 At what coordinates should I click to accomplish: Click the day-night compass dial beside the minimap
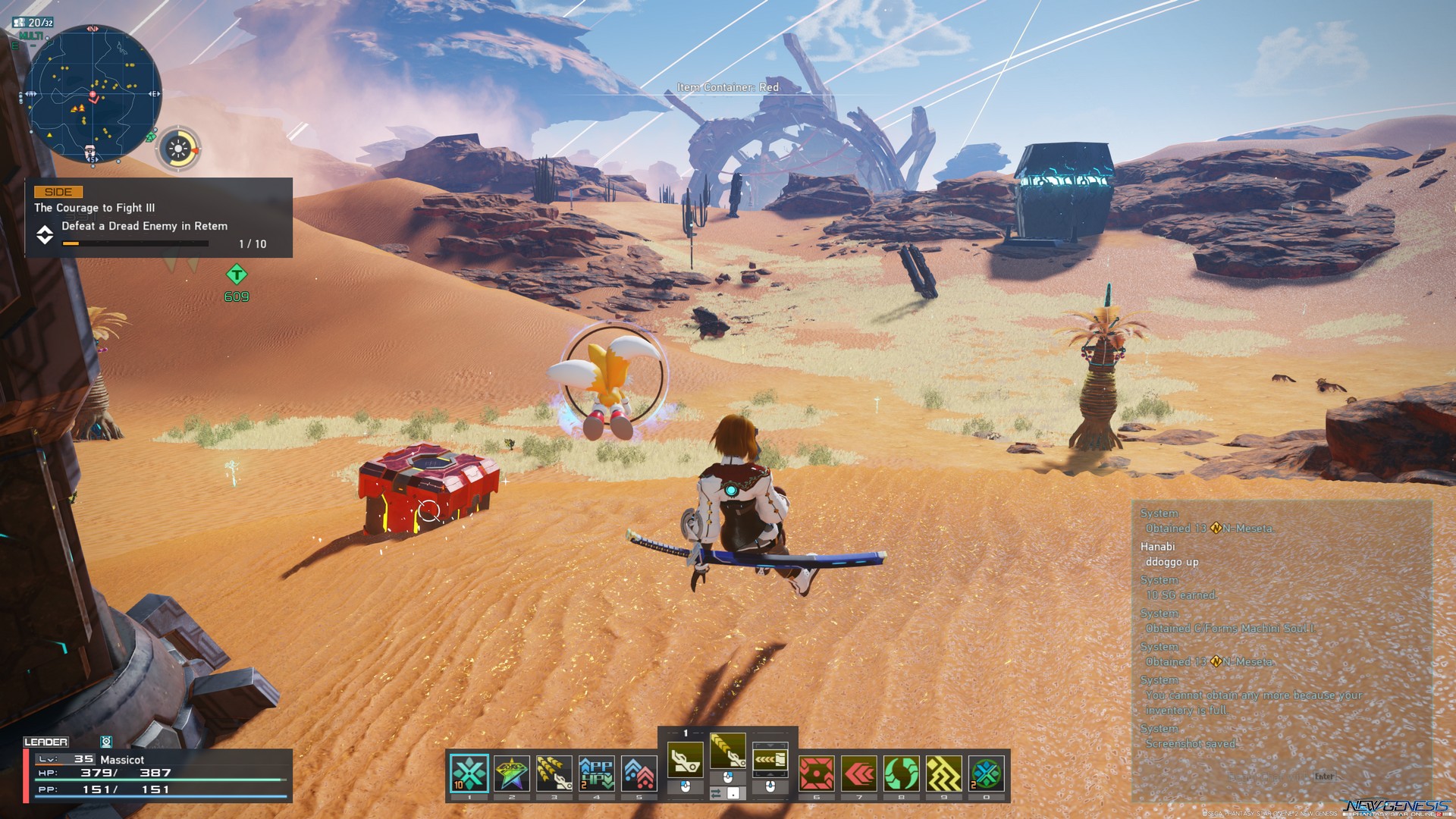pos(177,149)
